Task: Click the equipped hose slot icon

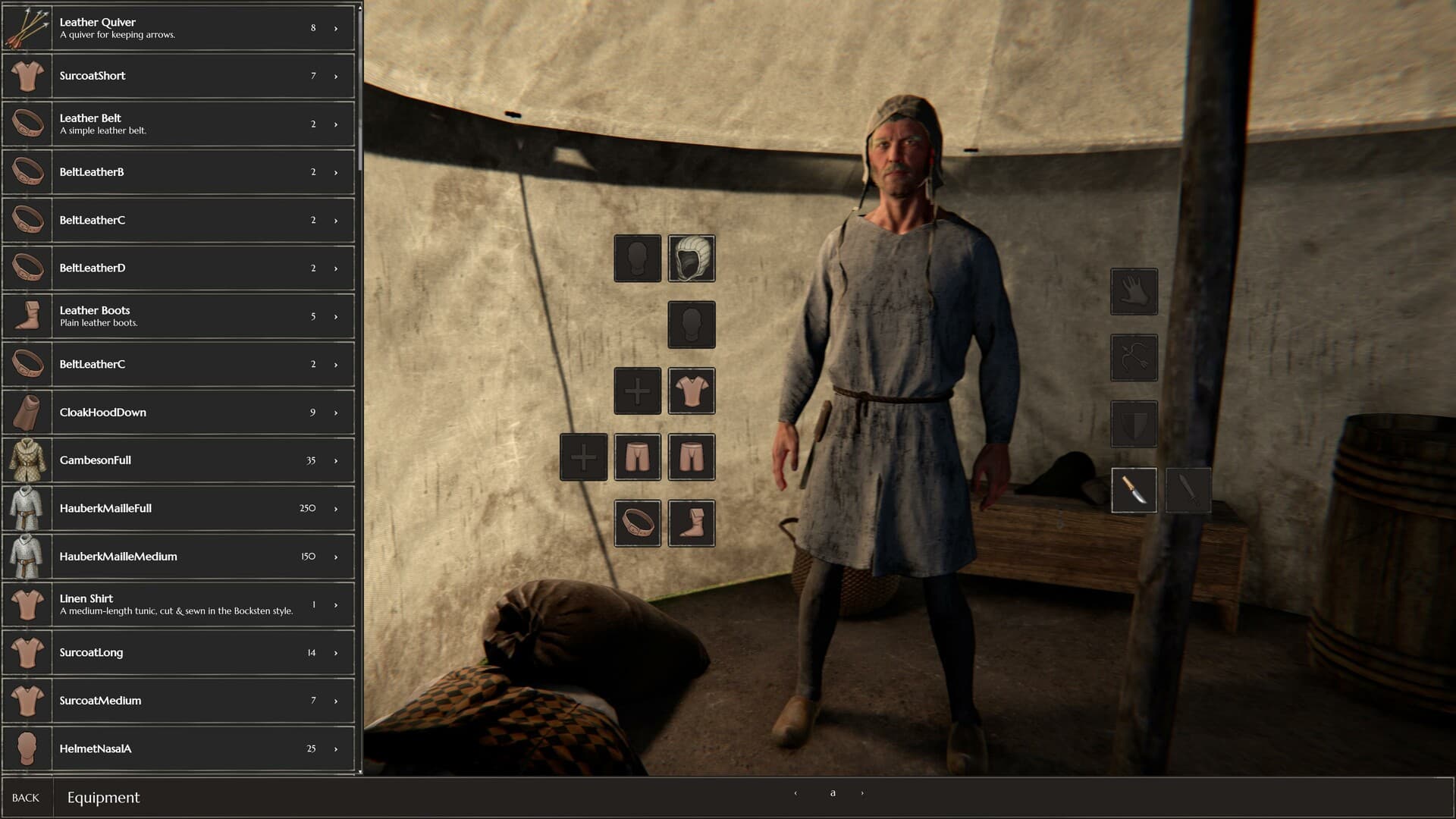Action: click(x=692, y=457)
